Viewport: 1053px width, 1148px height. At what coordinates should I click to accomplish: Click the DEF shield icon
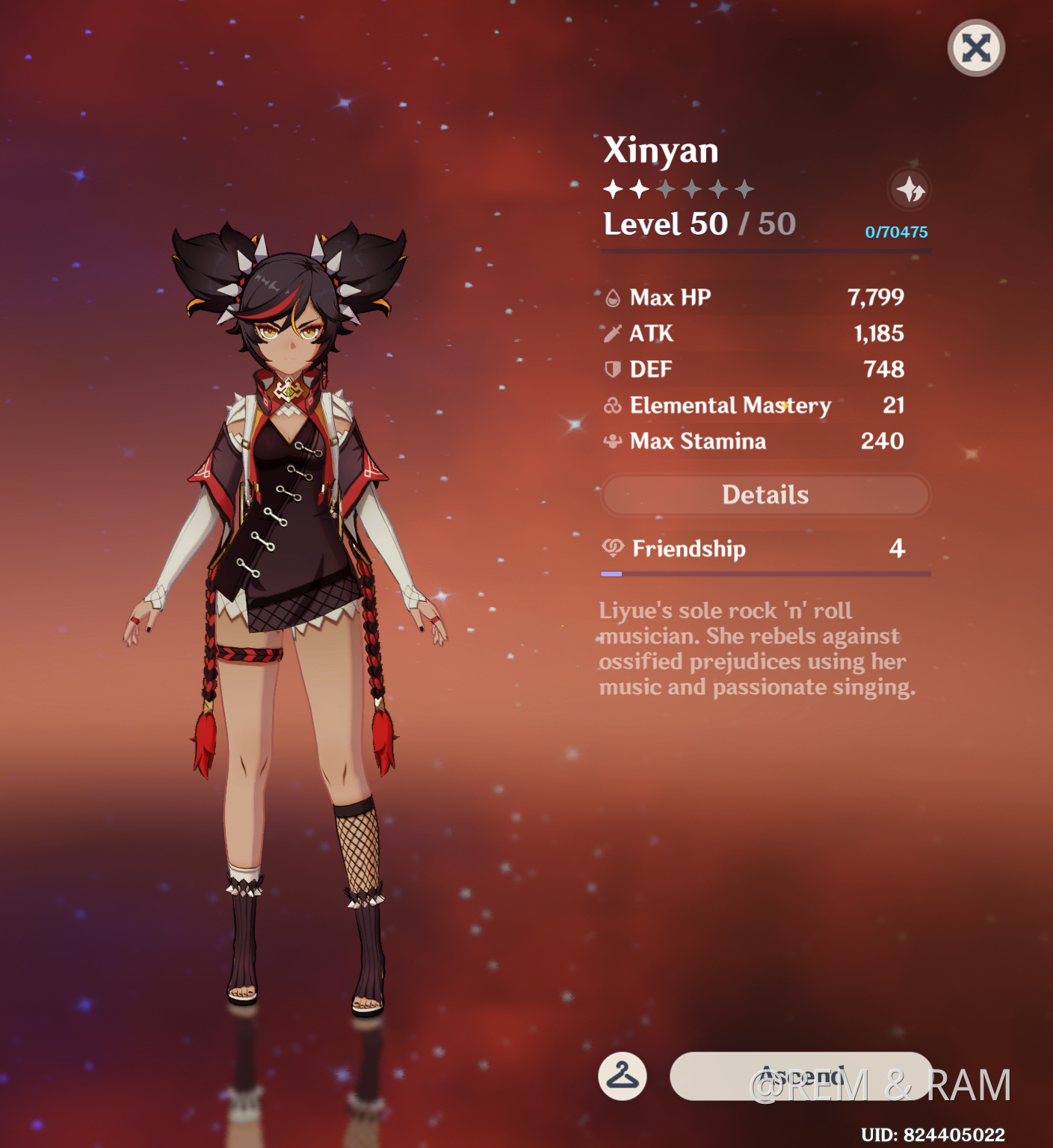click(x=613, y=368)
